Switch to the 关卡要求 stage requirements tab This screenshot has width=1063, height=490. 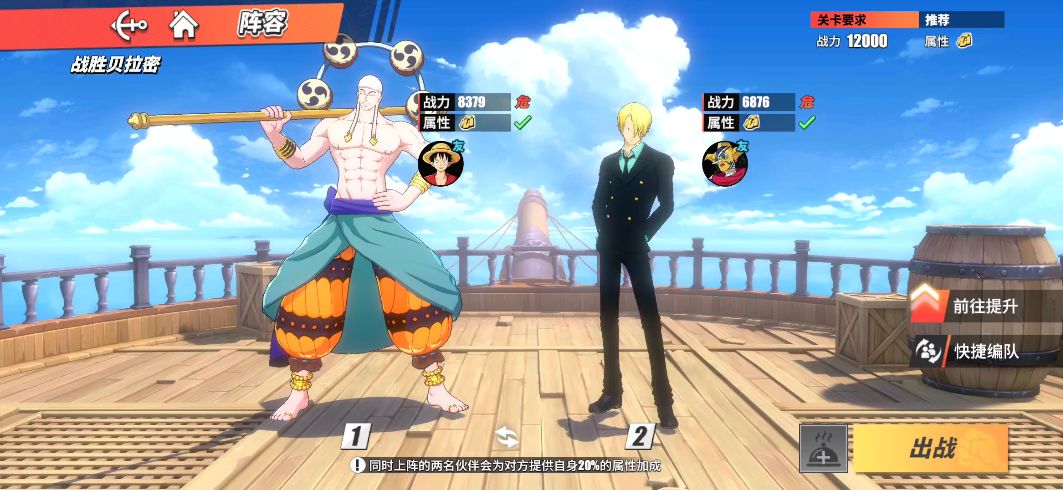tap(863, 19)
